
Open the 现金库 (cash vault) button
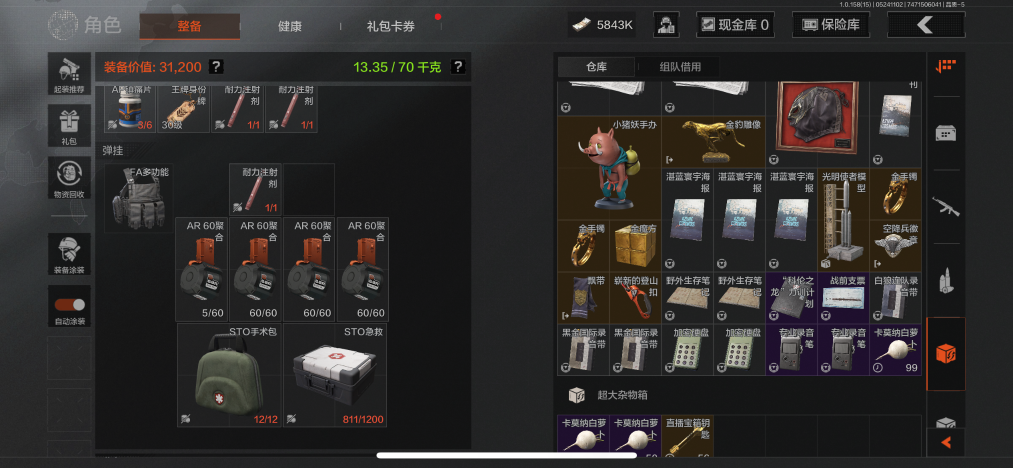coord(733,25)
